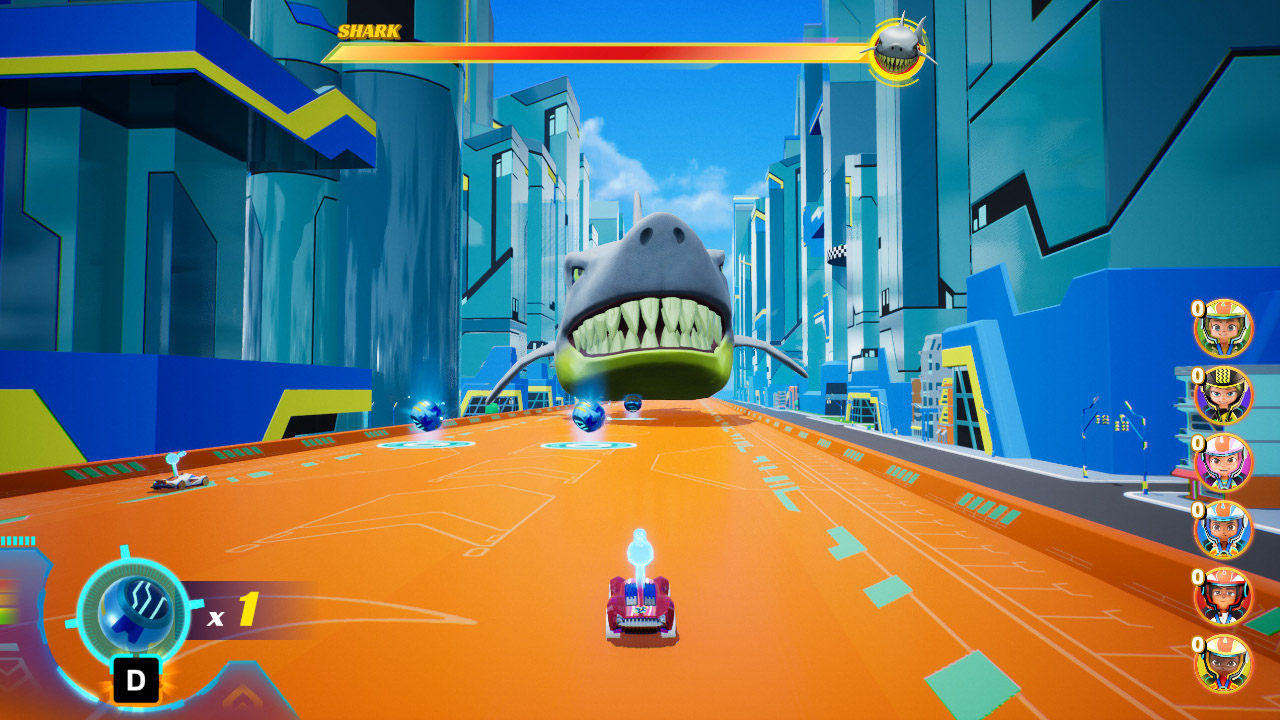Select the racer with black-and-yellow zigzag helmet
Screen dimensions: 1280x720
point(1223,395)
